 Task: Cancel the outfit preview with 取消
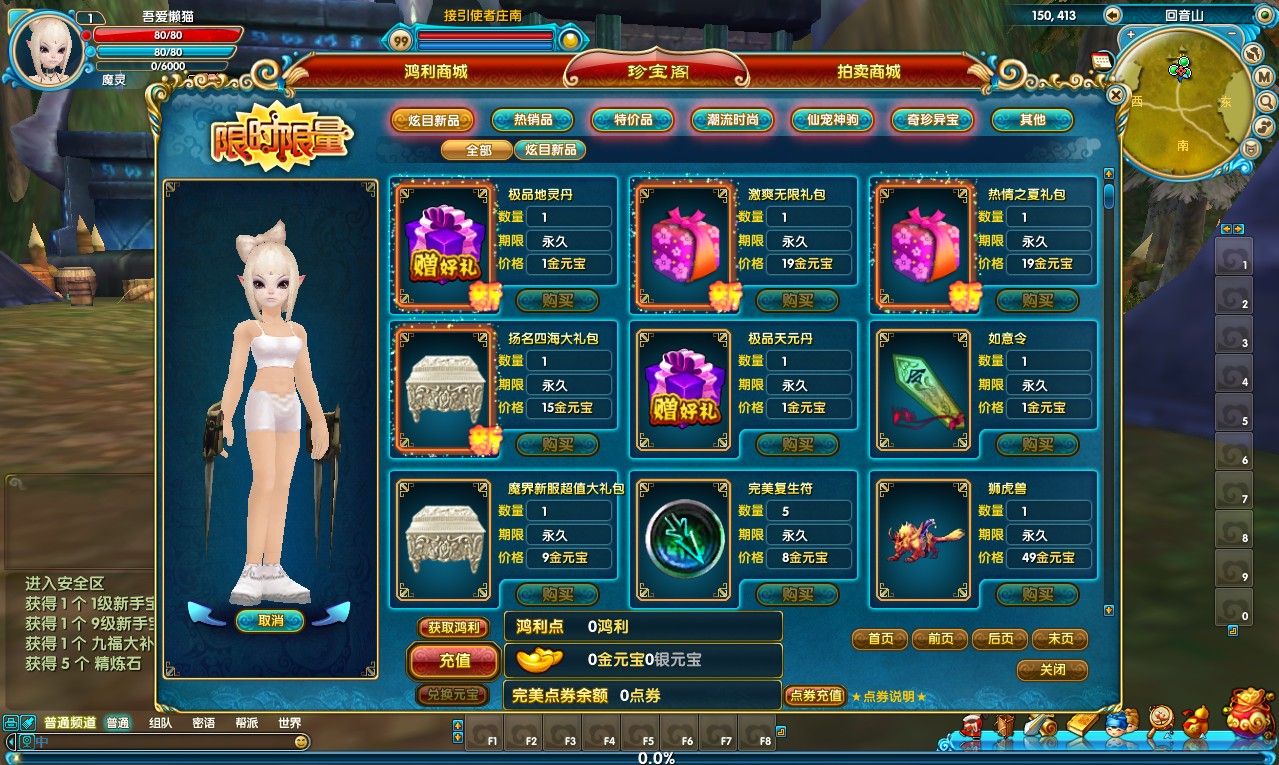(270, 621)
